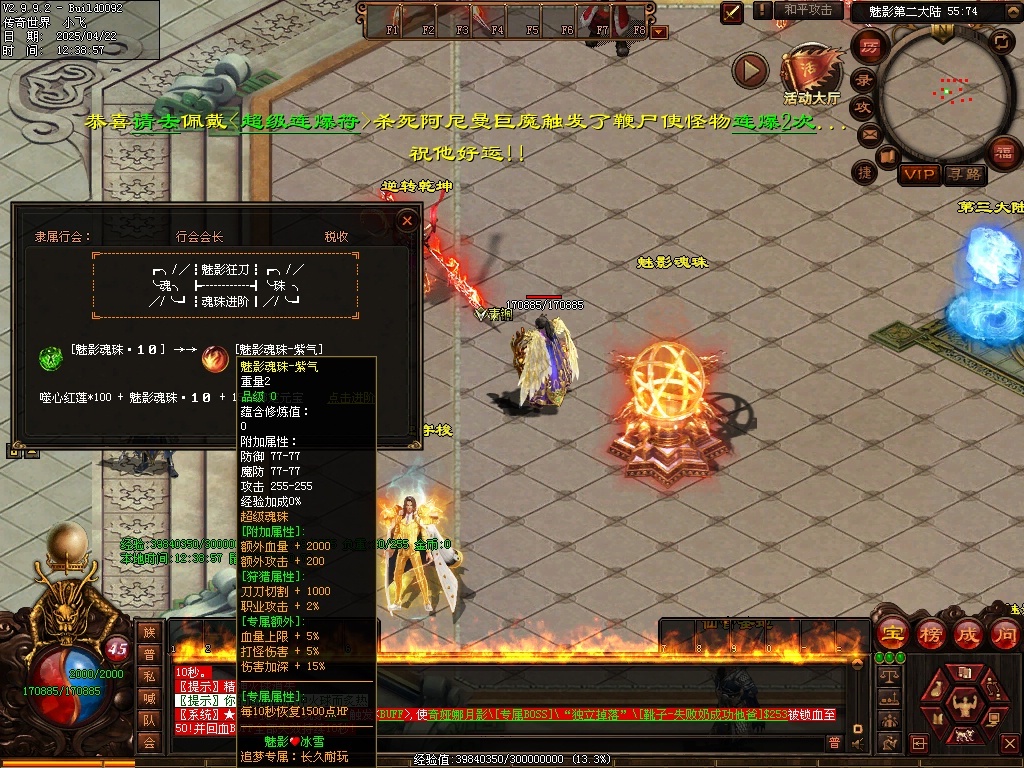The width and height of the screenshot is (1024, 768).
Task: Click the VIP button
Action: [x=919, y=174]
